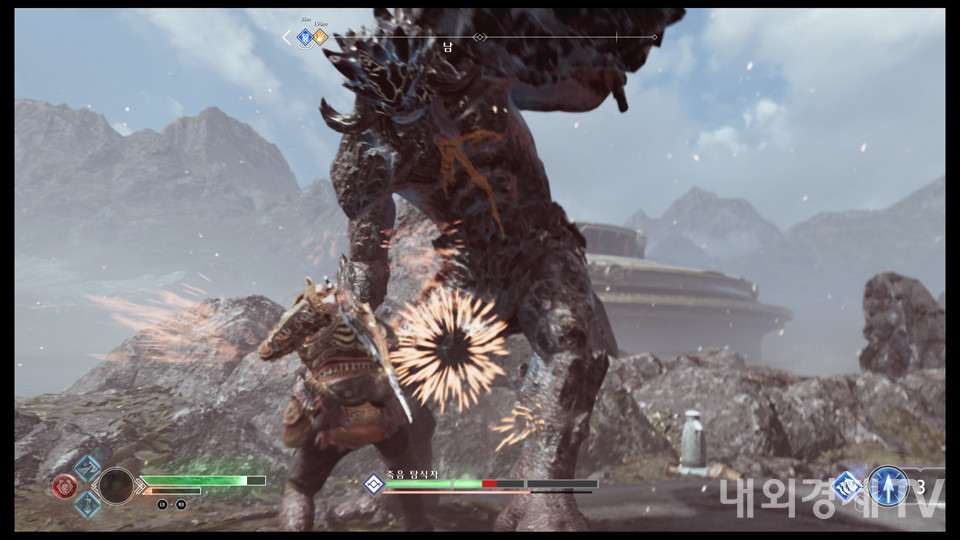
Task: Click the enemy level diamond beside health bar
Action: [x=373, y=484]
